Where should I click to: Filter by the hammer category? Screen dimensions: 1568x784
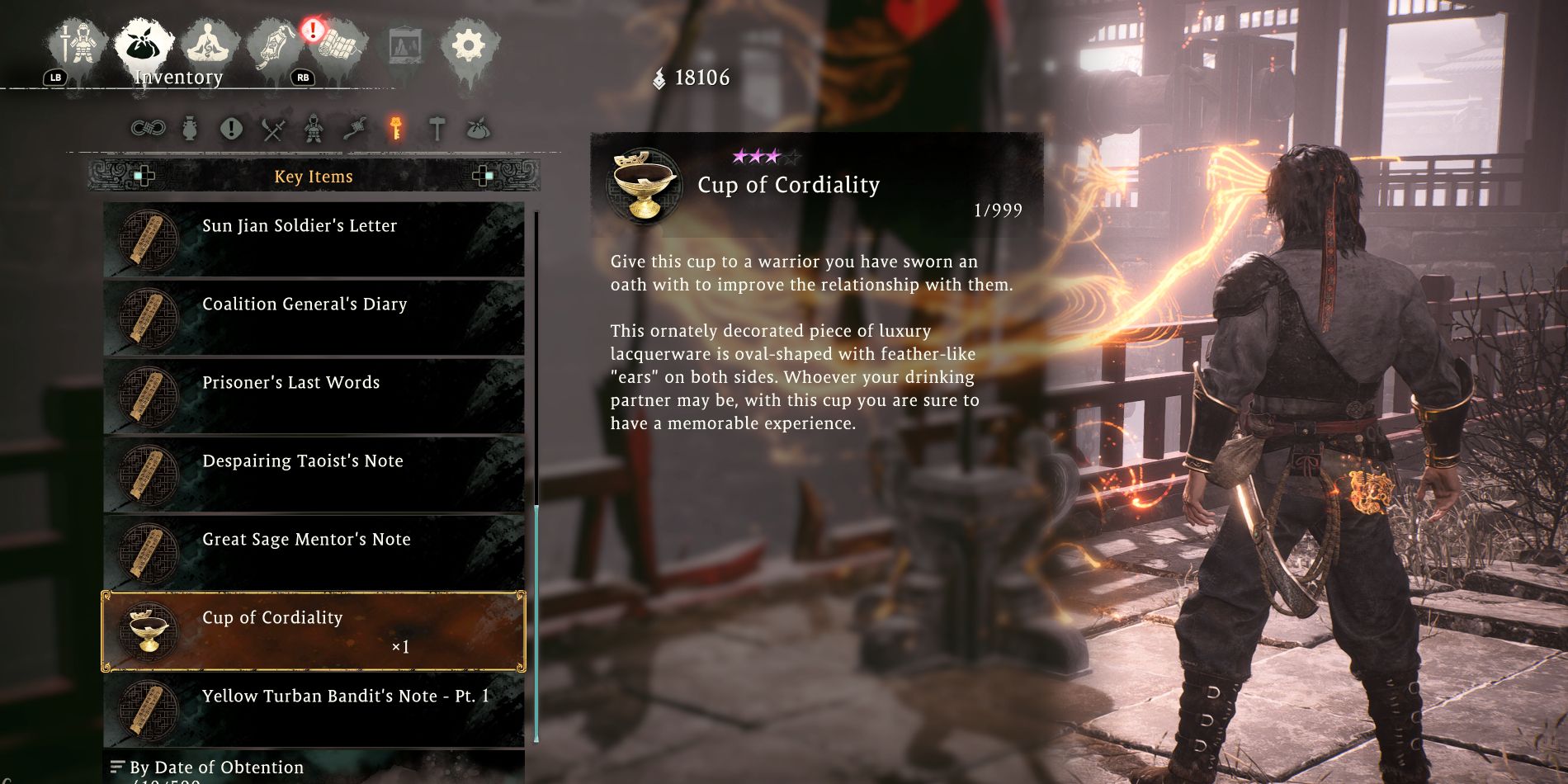pos(437,129)
